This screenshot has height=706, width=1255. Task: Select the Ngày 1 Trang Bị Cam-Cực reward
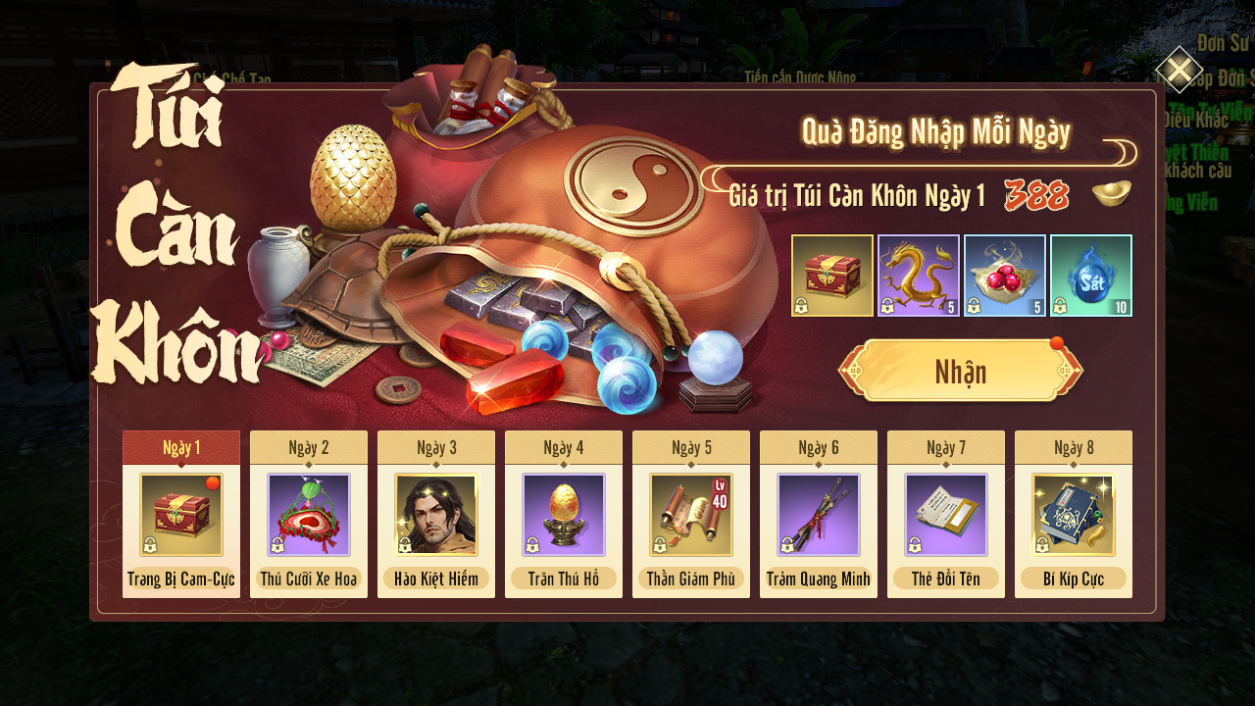181,515
